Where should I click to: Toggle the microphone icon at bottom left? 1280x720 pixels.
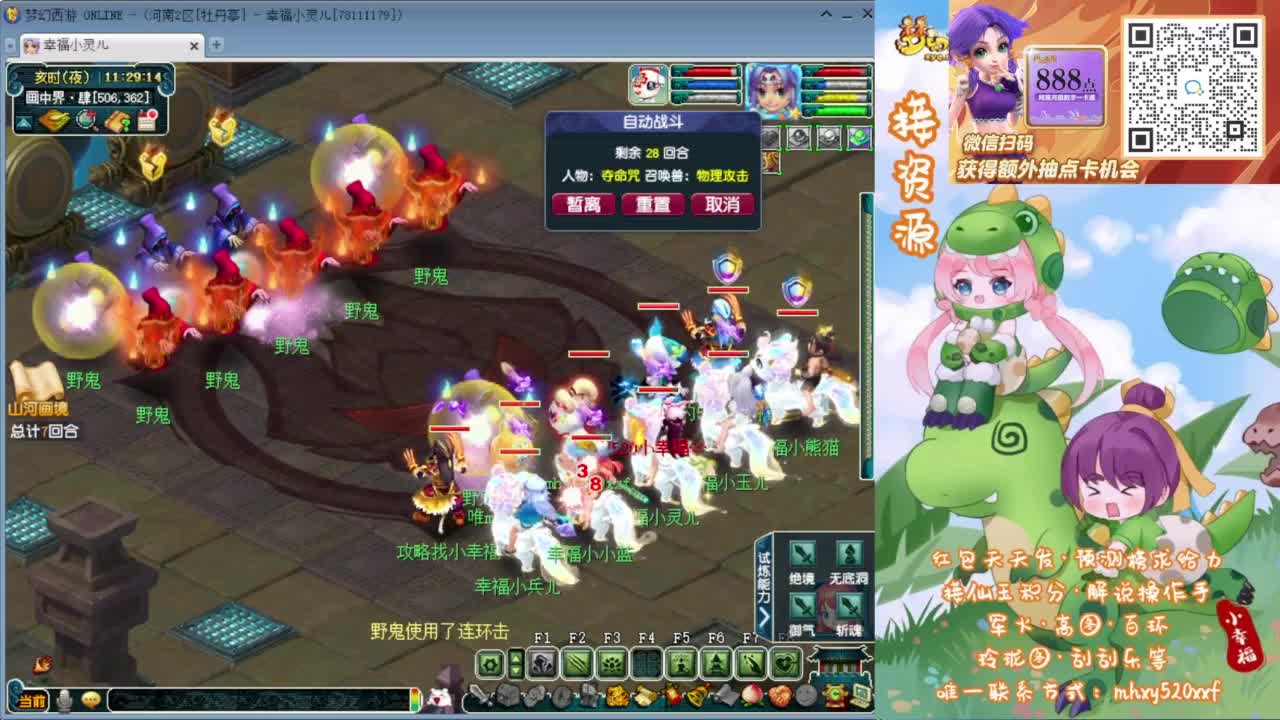point(64,700)
